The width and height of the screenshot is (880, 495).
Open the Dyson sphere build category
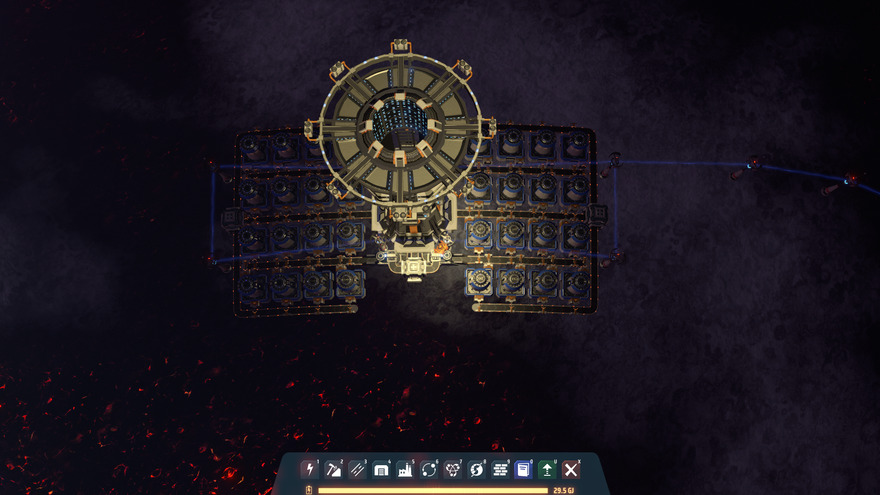[477, 469]
